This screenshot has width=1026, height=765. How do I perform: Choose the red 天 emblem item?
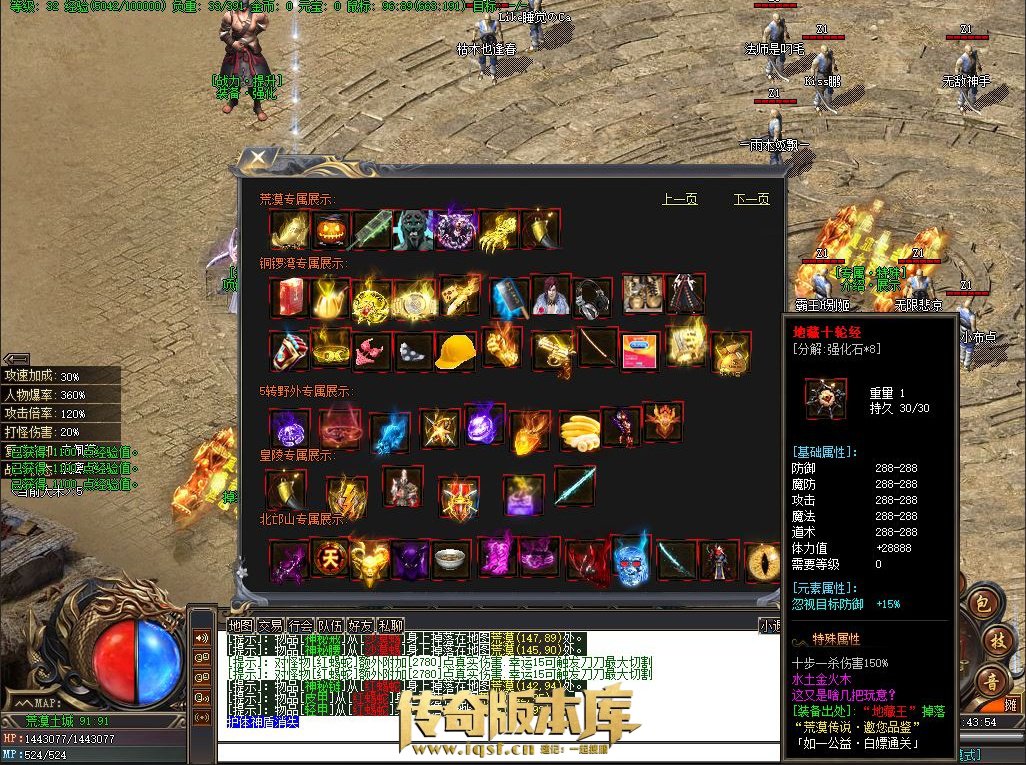(330, 557)
